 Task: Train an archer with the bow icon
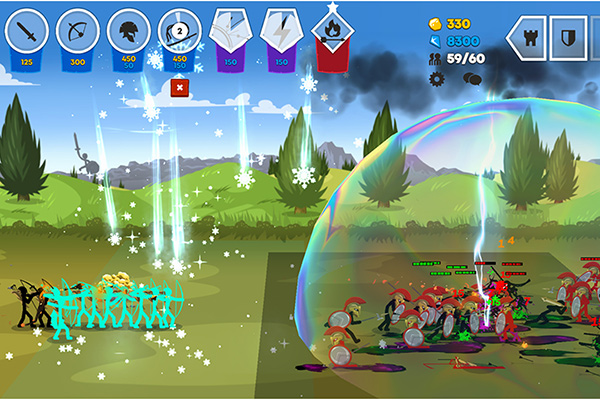point(78,33)
